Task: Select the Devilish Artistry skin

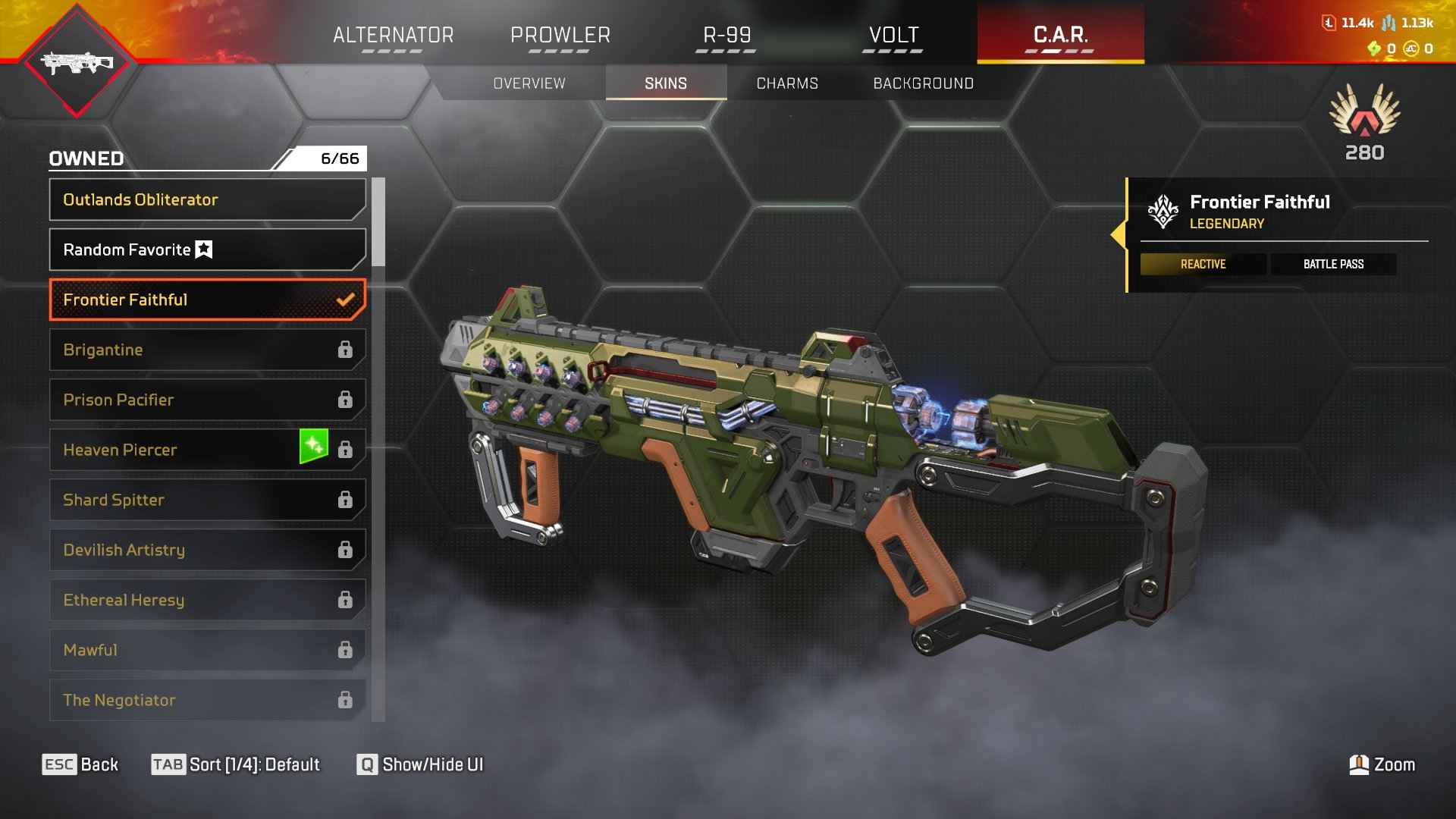Action: click(207, 550)
